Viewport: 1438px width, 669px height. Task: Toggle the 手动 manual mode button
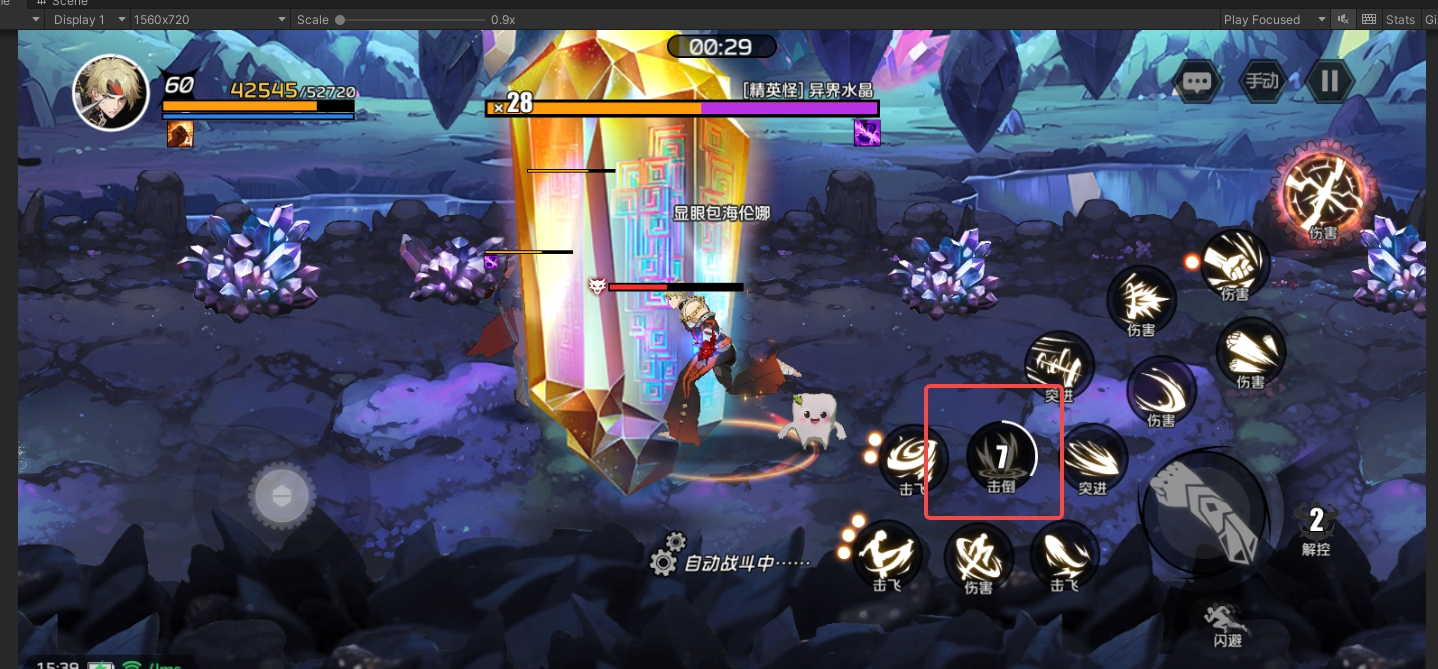(1262, 82)
